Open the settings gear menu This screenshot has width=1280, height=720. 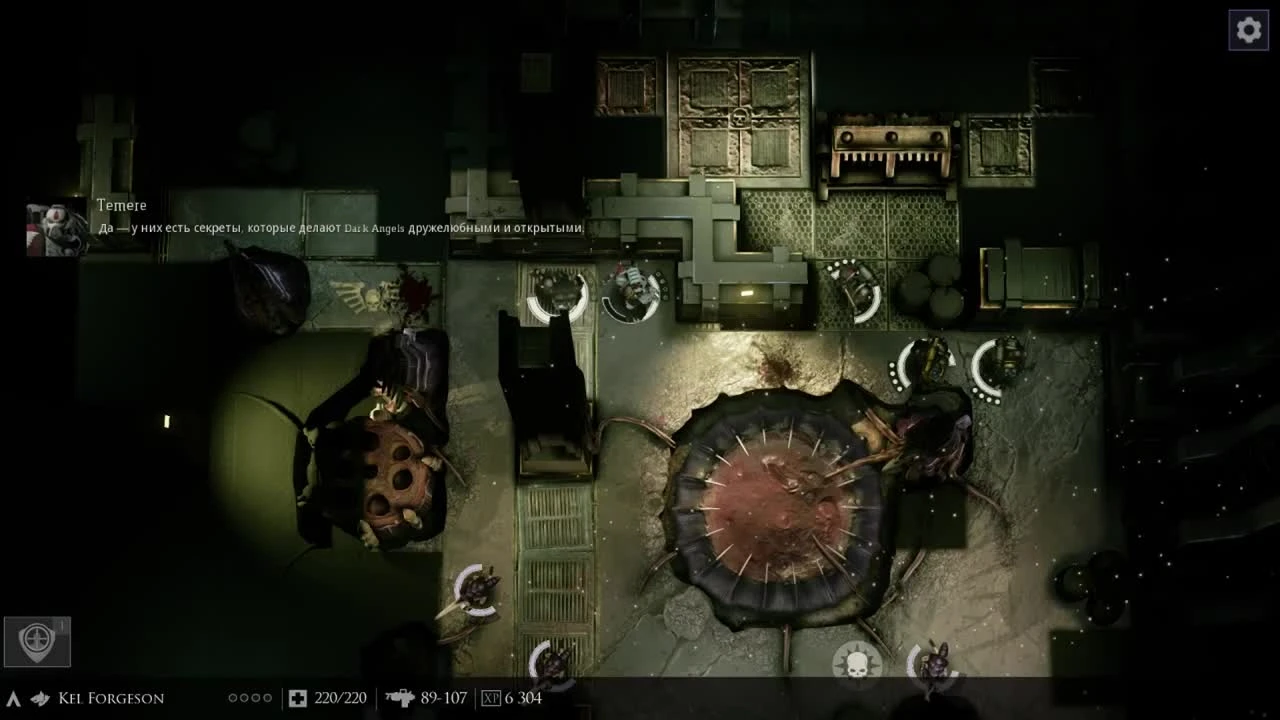pos(1248,29)
